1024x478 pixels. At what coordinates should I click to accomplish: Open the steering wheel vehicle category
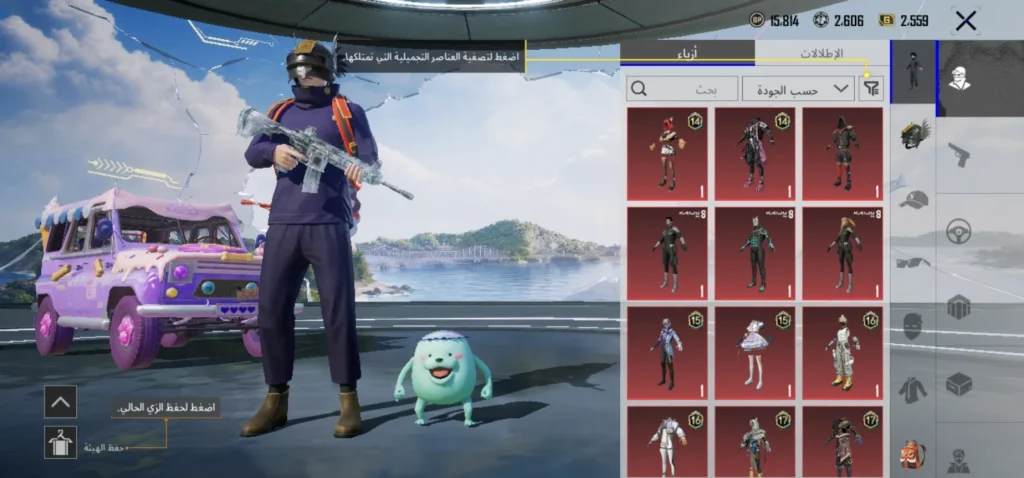click(x=959, y=229)
